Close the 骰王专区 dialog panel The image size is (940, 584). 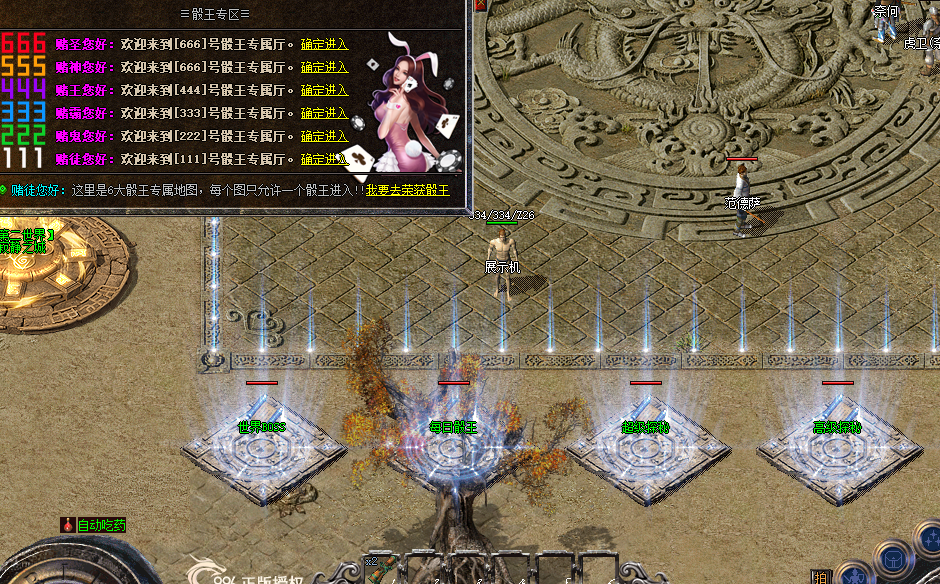click(x=480, y=5)
